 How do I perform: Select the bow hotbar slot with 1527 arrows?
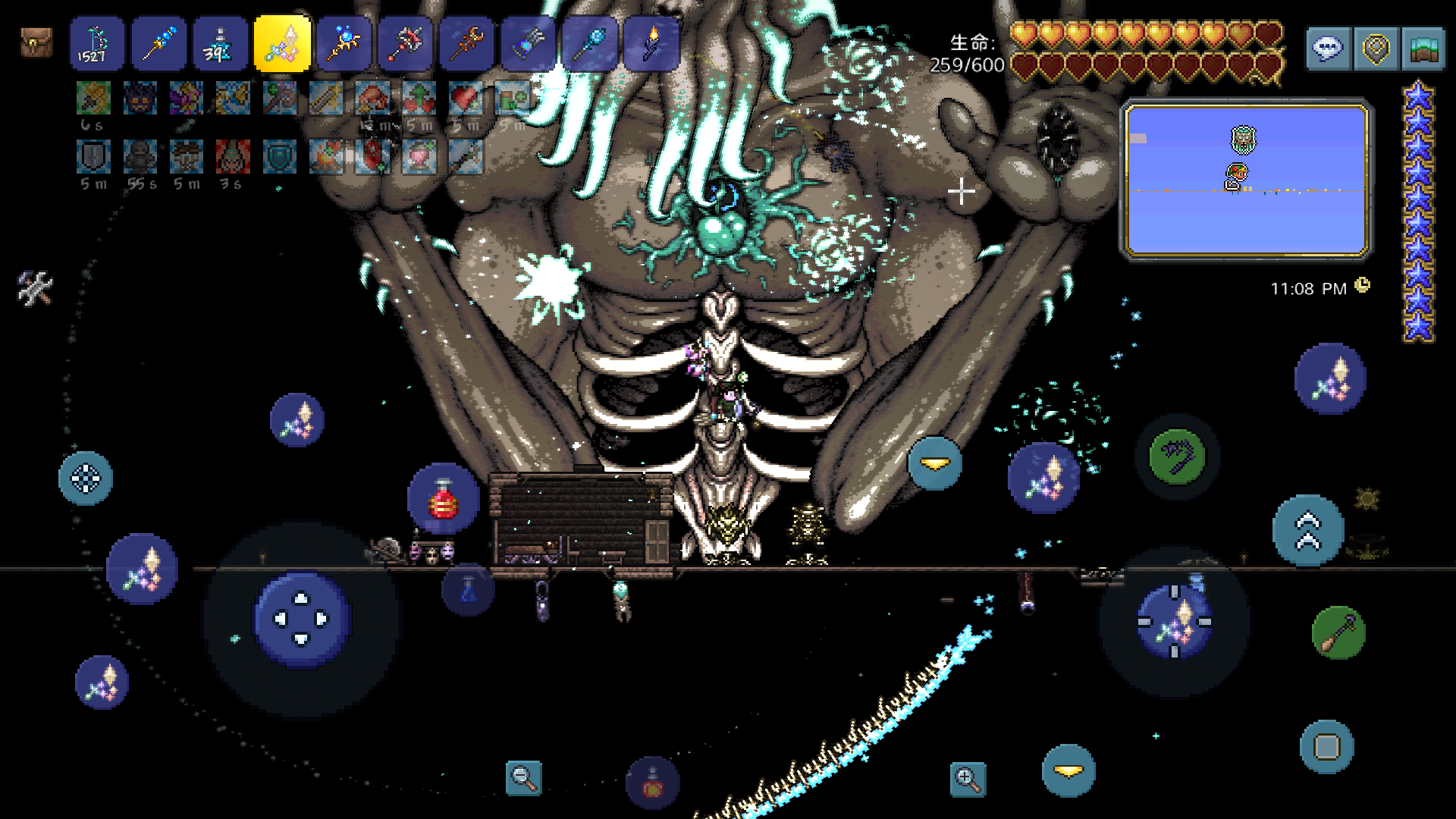(97, 44)
